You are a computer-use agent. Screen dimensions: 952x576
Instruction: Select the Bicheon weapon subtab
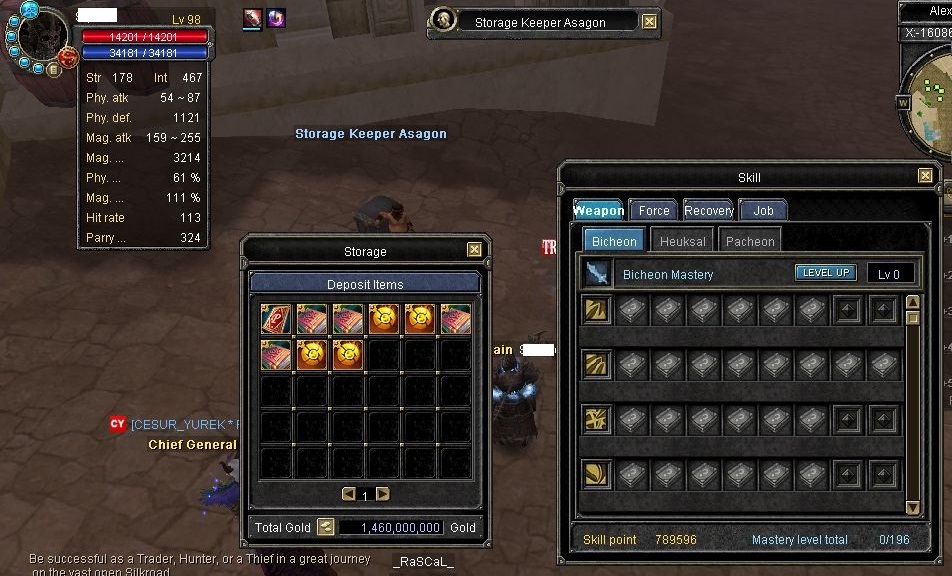click(x=614, y=241)
